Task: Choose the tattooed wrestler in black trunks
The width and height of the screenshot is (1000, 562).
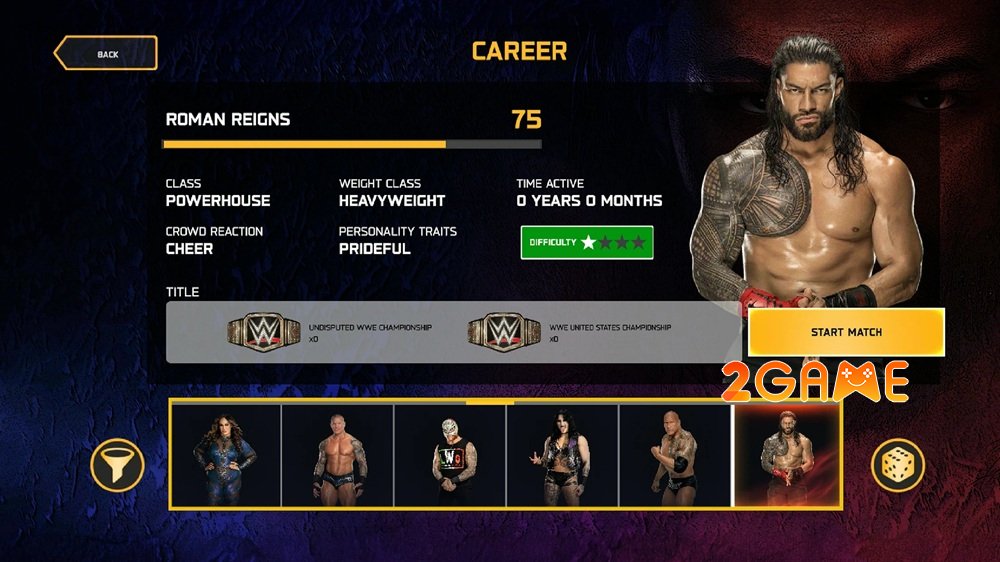Action: [338, 456]
